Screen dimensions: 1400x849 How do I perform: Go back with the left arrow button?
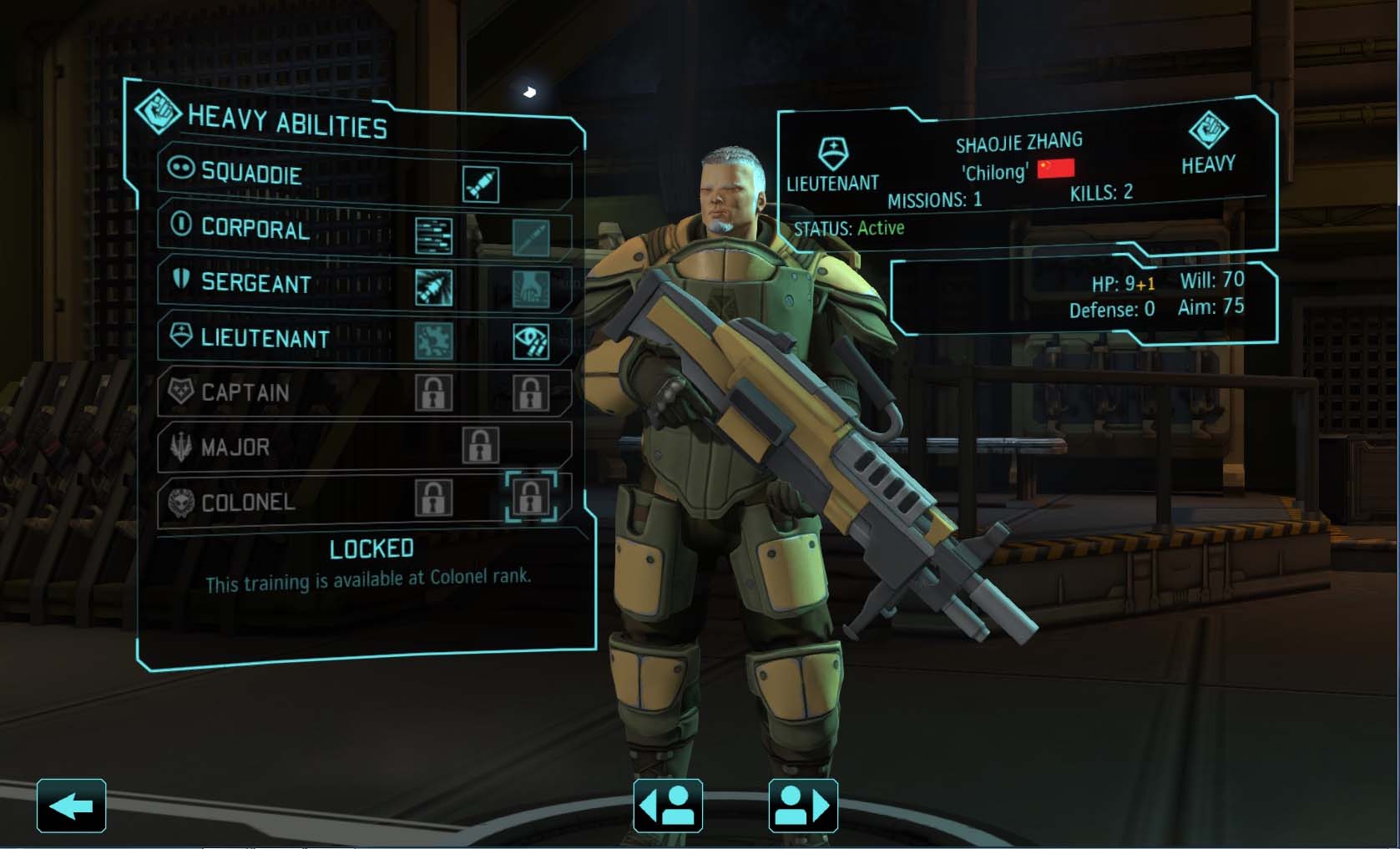coord(71,806)
